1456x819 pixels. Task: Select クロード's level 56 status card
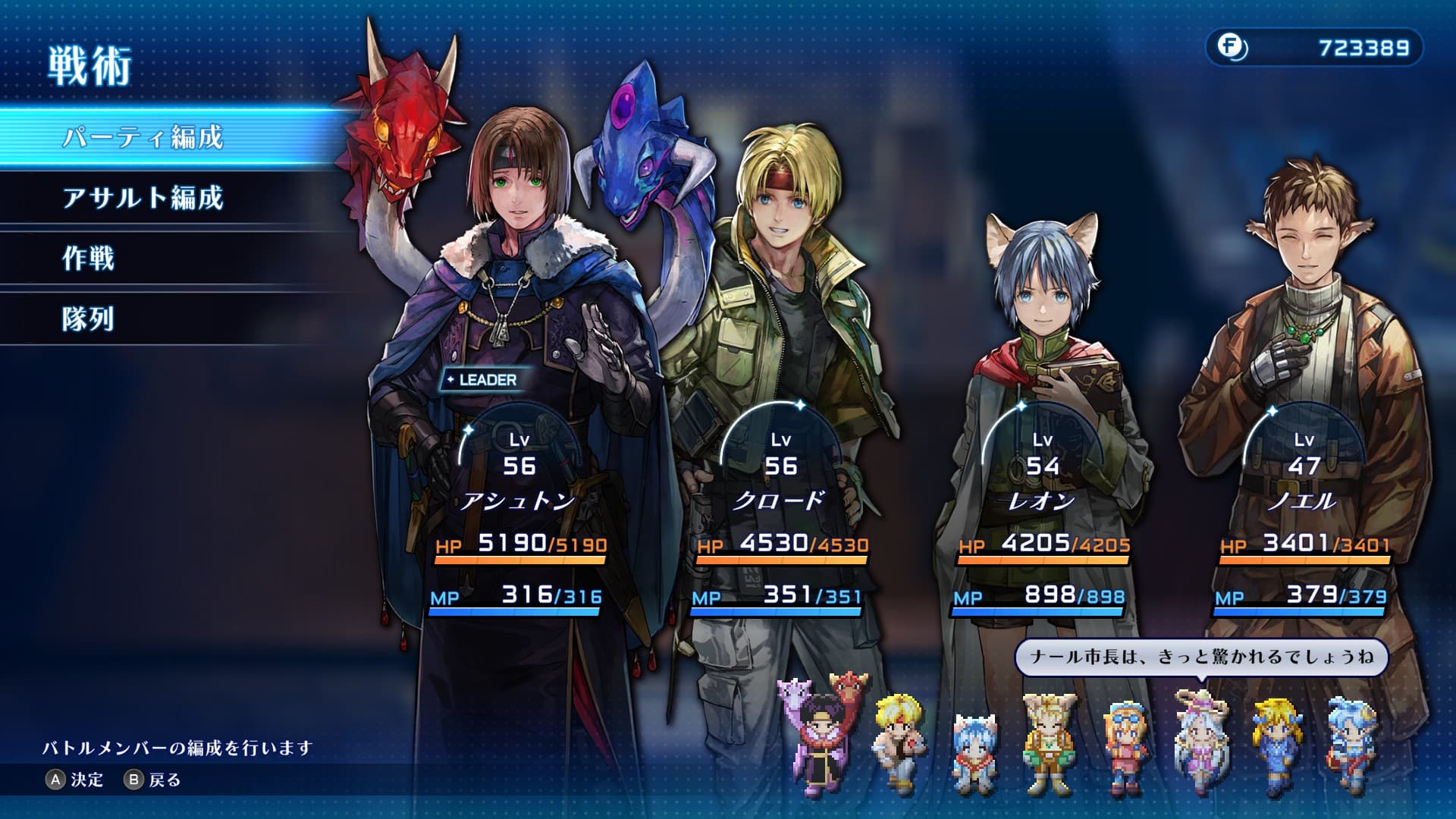point(781,516)
